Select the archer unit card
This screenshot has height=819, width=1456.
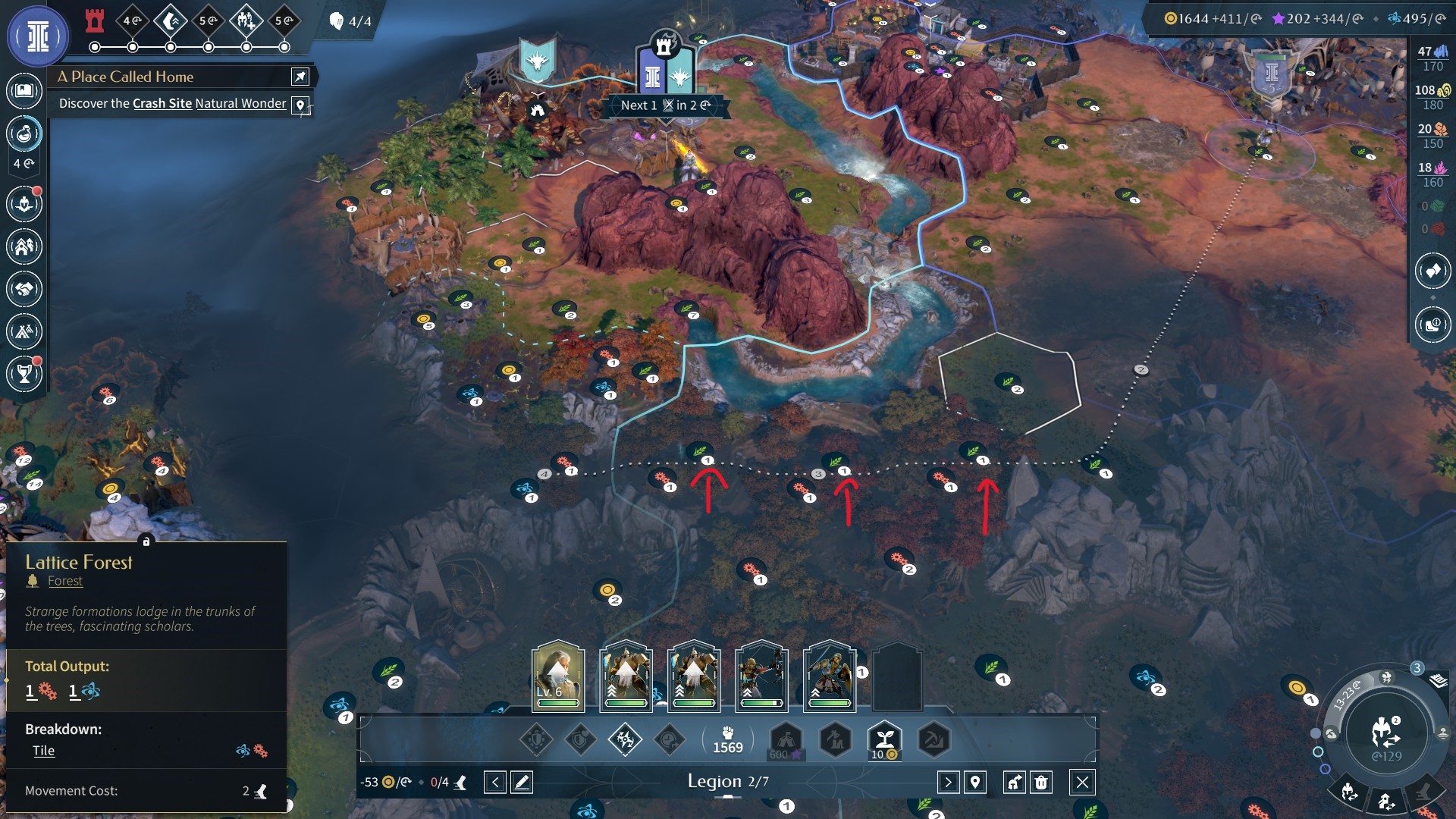[761, 676]
